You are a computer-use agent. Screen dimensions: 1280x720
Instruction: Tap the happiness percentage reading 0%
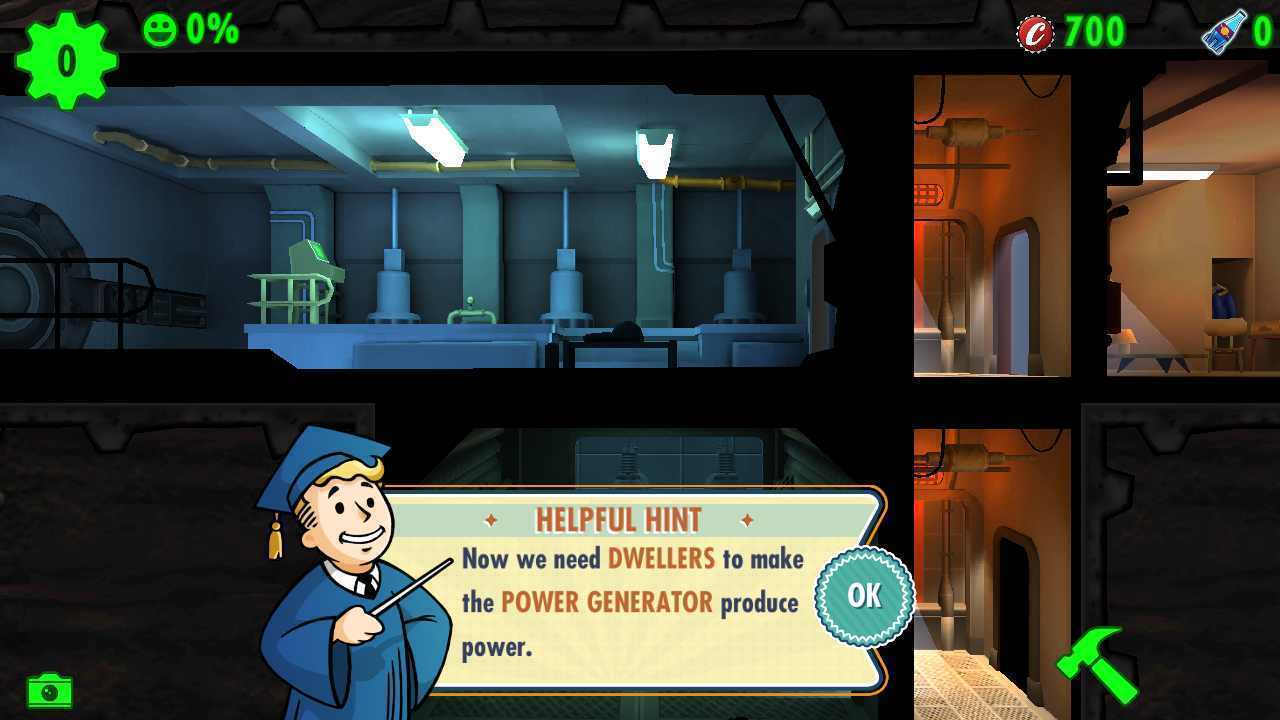210,28
